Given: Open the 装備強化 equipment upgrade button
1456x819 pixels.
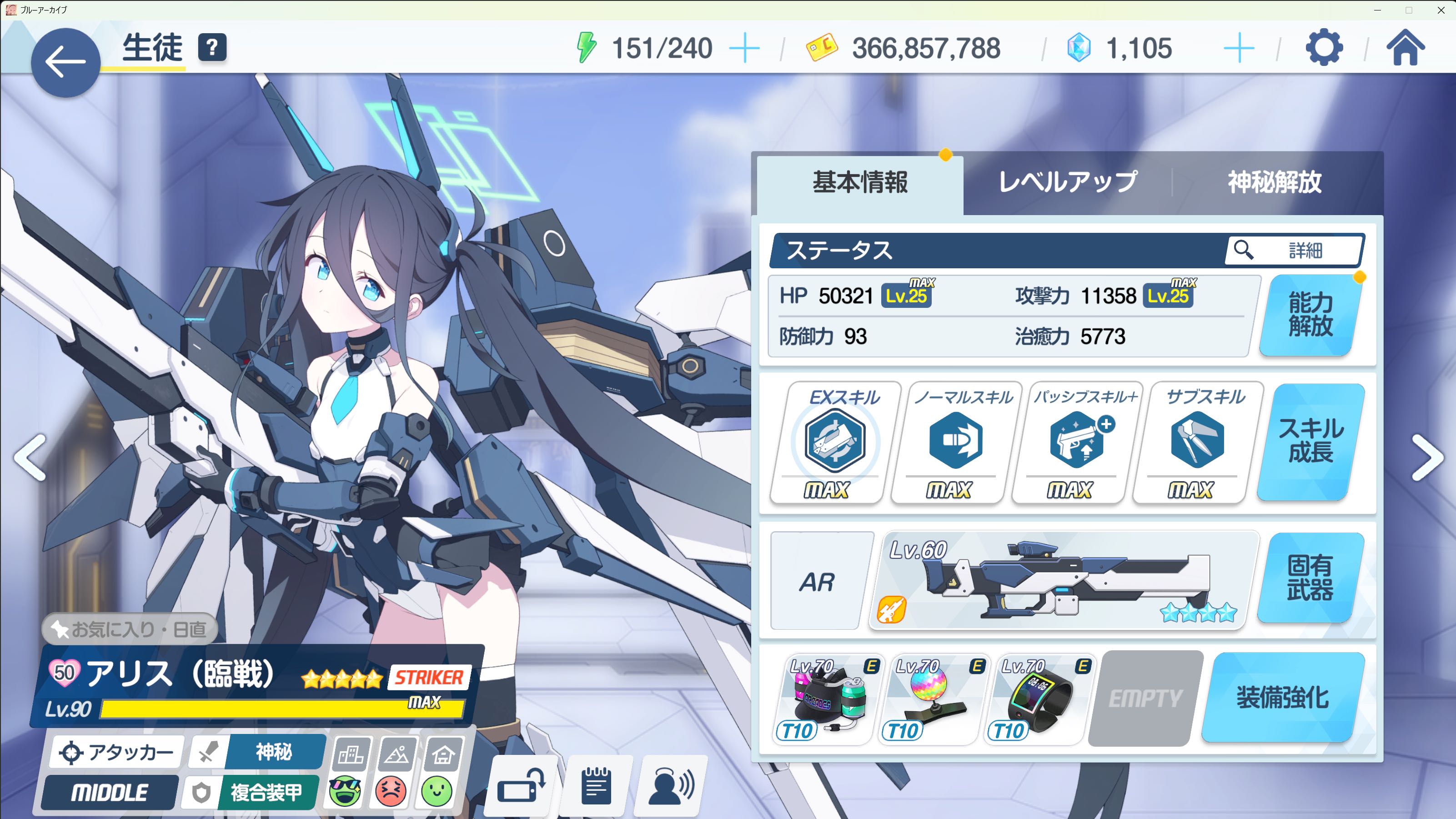Looking at the screenshot, I should coord(1282,698).
